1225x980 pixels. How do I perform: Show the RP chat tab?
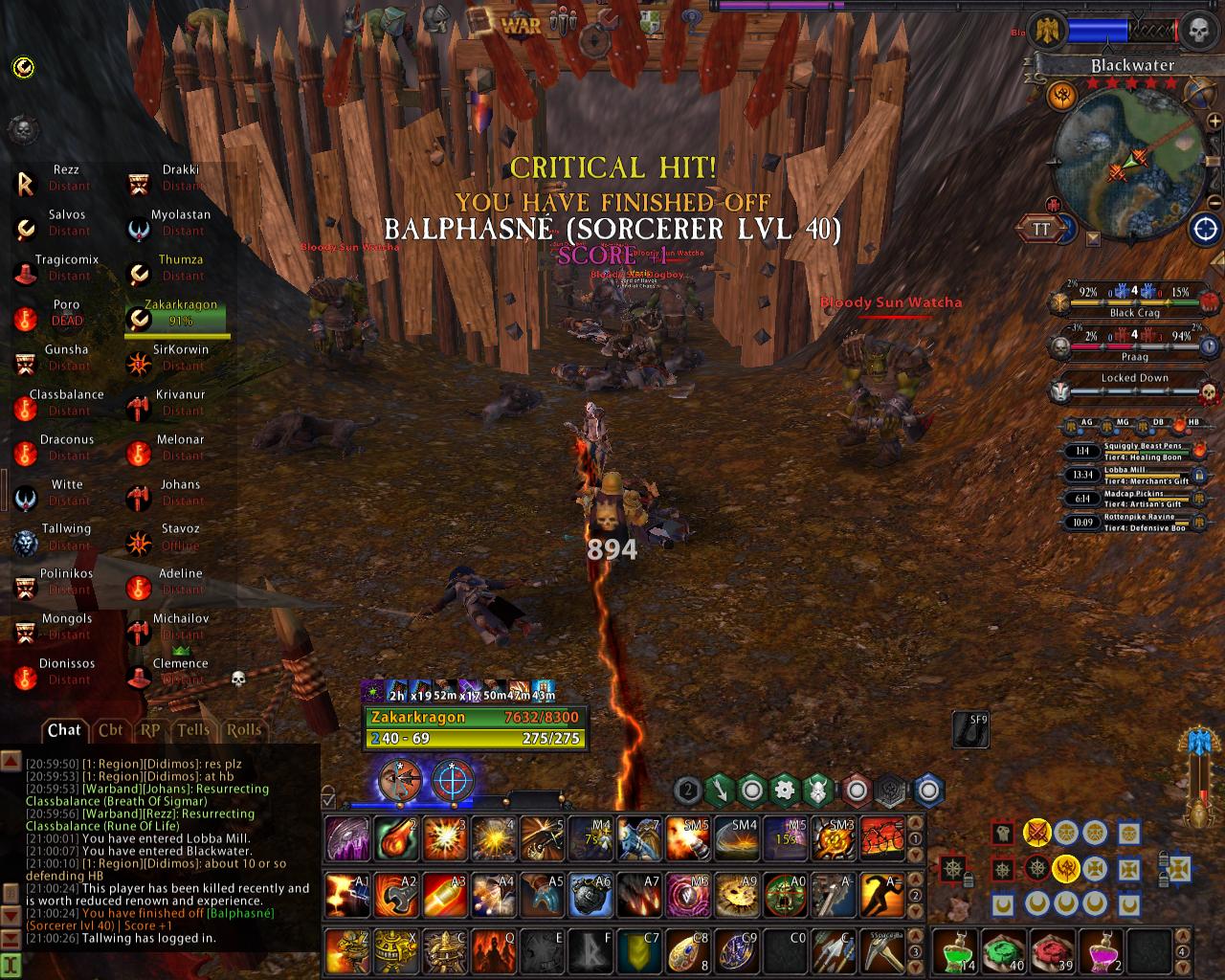(x=150, y=730)
